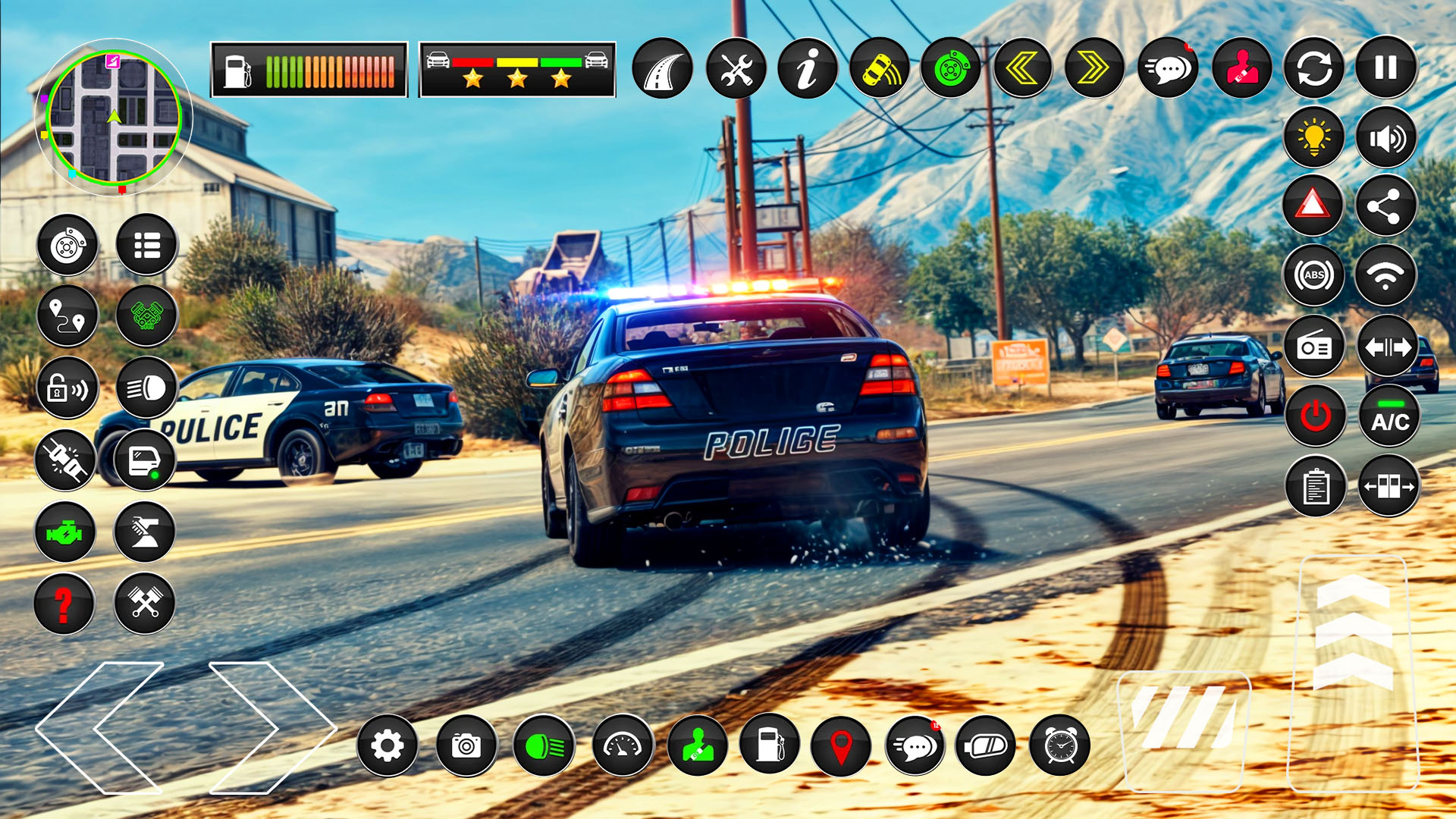The image size is (1456, 819).
Task: Click the alarm clock icon
Action: pyautogui.click(x=1059, y=746)
